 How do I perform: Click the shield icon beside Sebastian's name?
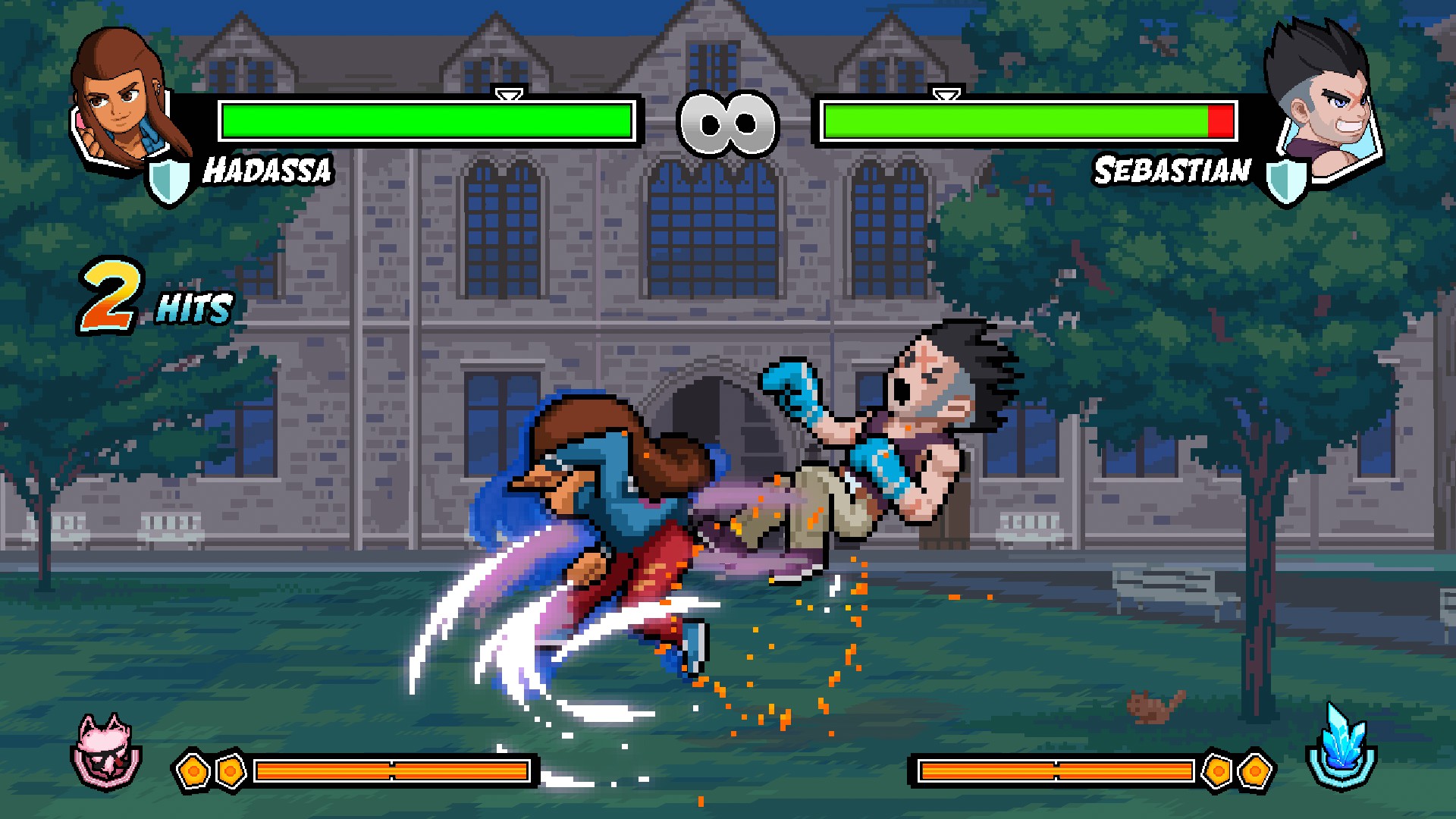1286,182
